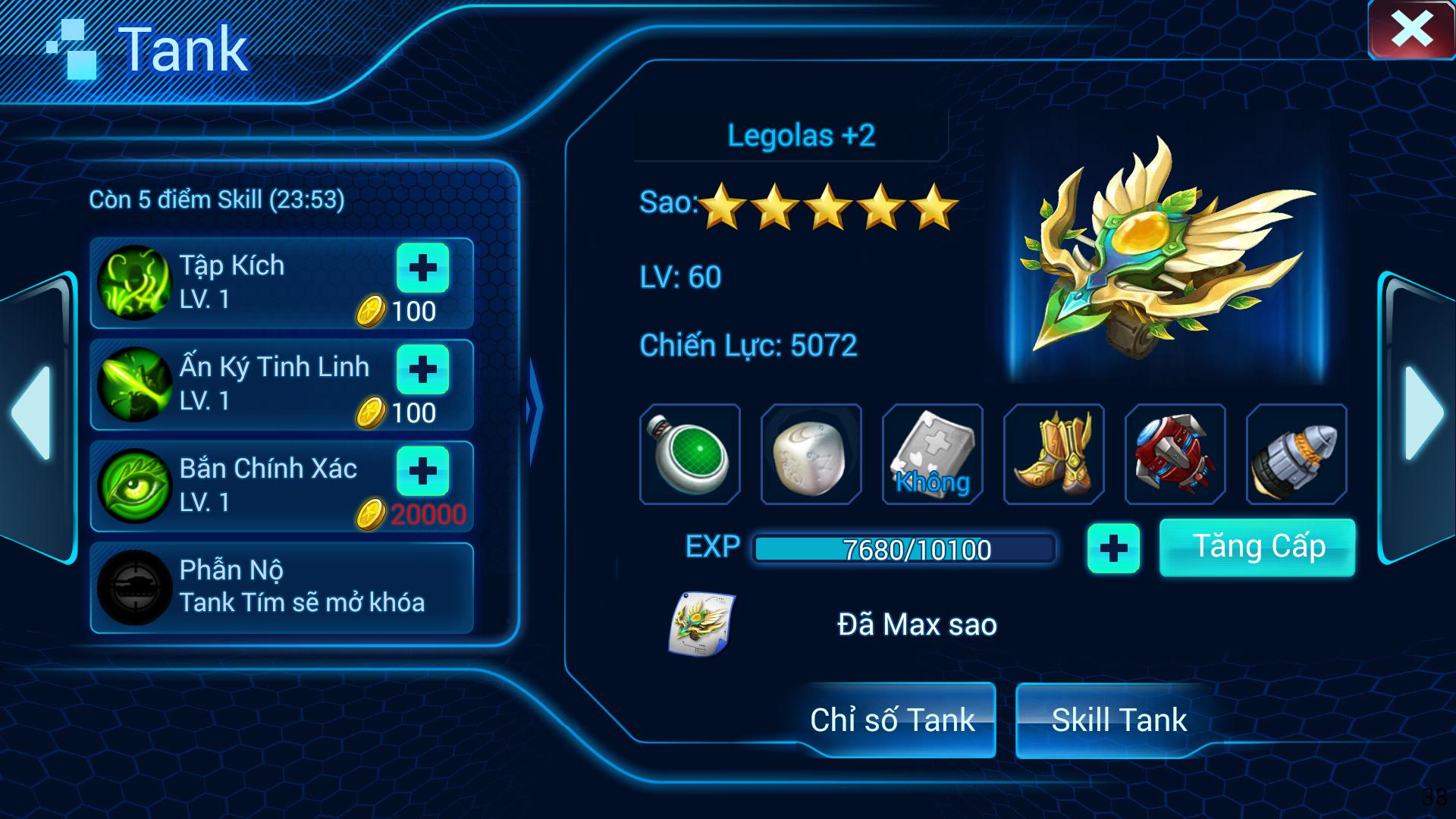Upgrade the Tập Kích skill with plus button
This screenshot has width=1456, height=819.
[422, 268]
